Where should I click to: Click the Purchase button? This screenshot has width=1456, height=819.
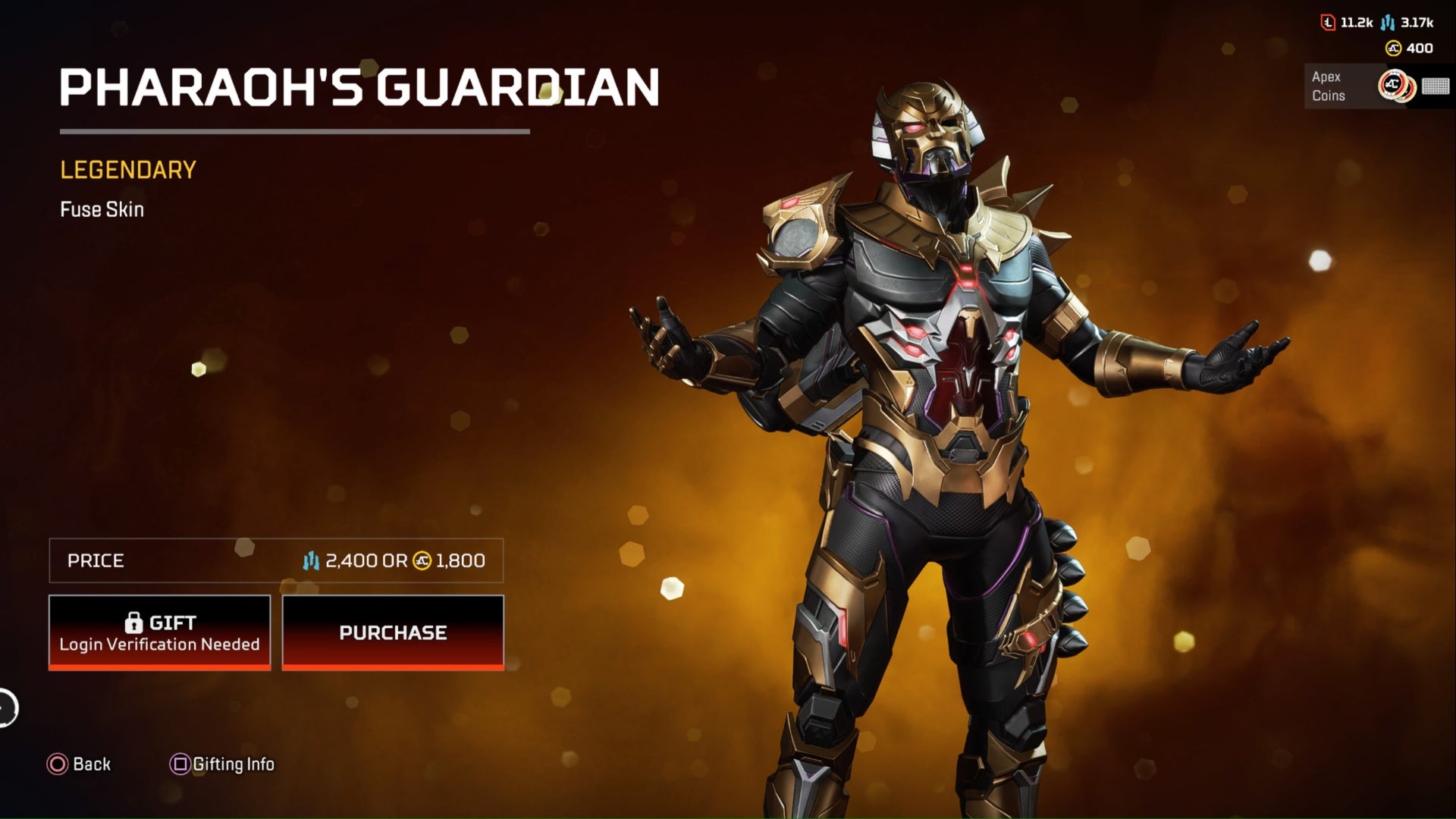coord(393,632)
